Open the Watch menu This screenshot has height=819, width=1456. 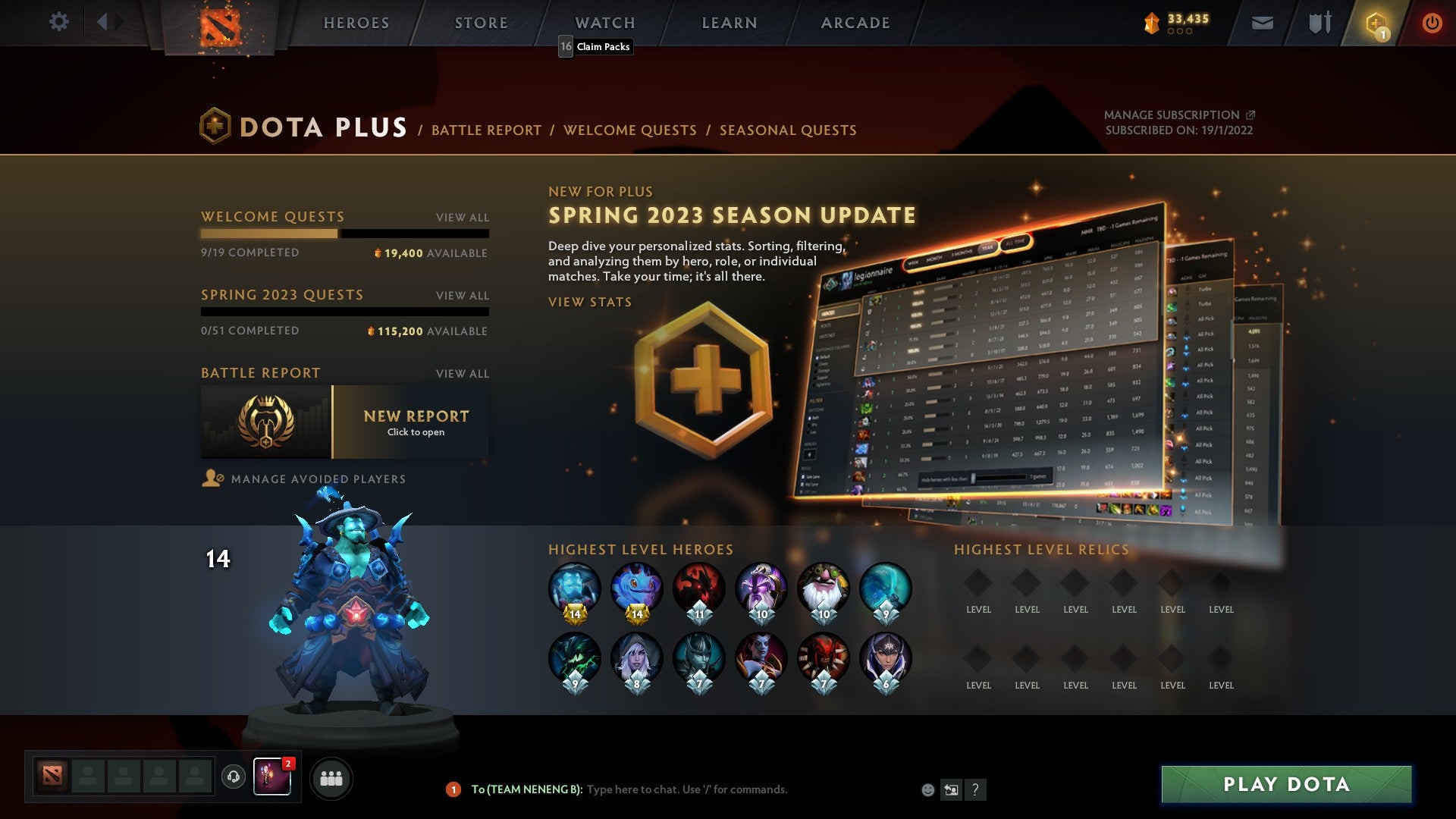(x=604, y=23)
